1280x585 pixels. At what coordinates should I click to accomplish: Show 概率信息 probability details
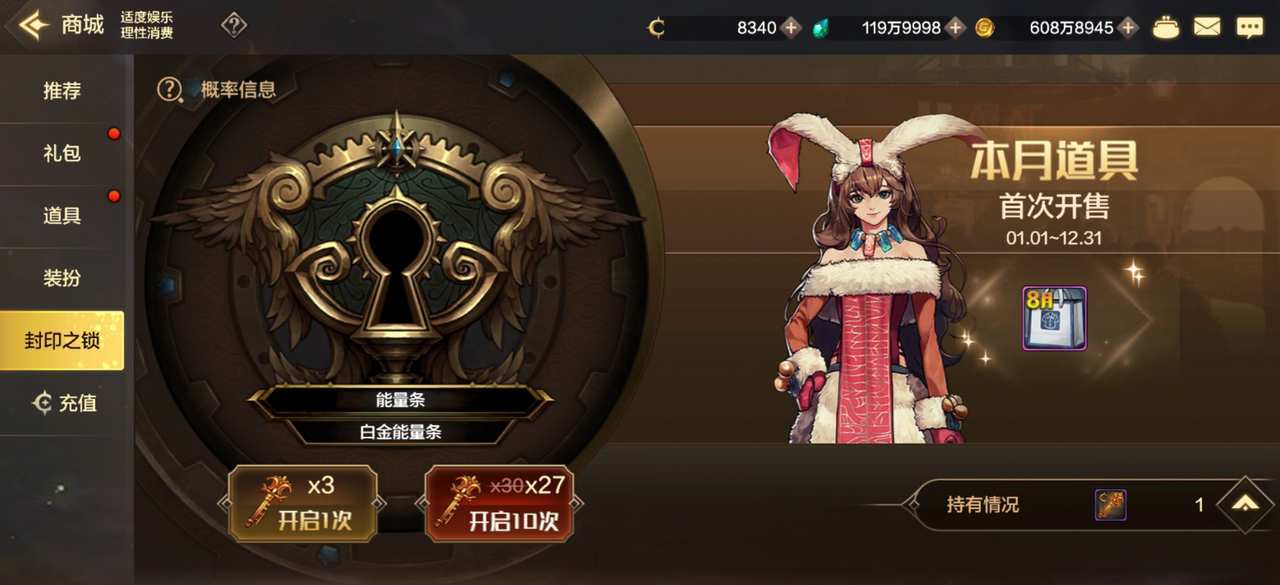point(217,89)
